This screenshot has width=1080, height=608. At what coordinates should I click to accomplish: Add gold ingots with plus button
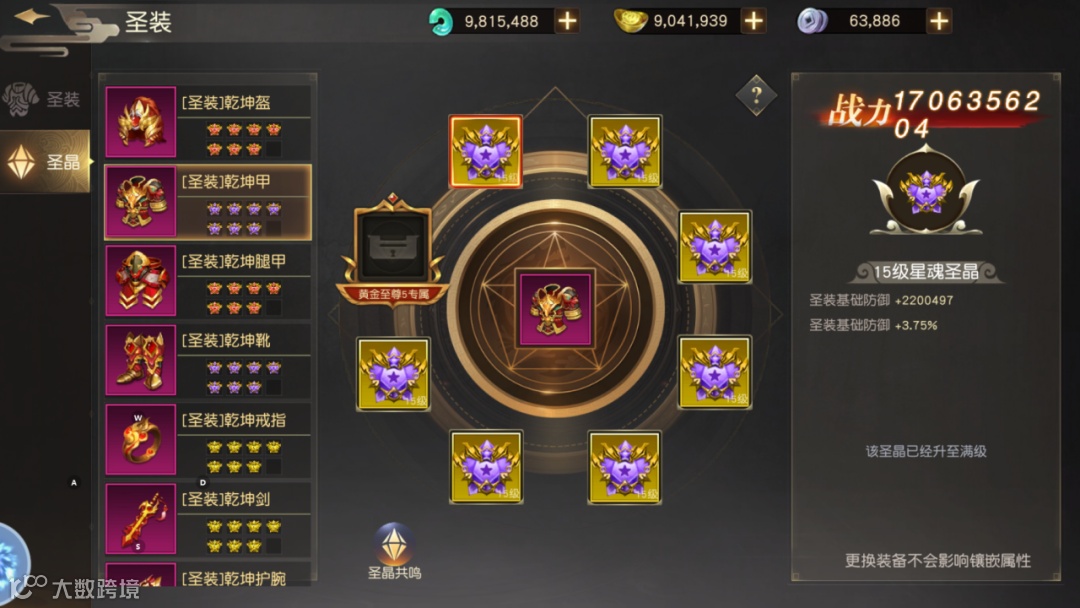pos(753,21)
